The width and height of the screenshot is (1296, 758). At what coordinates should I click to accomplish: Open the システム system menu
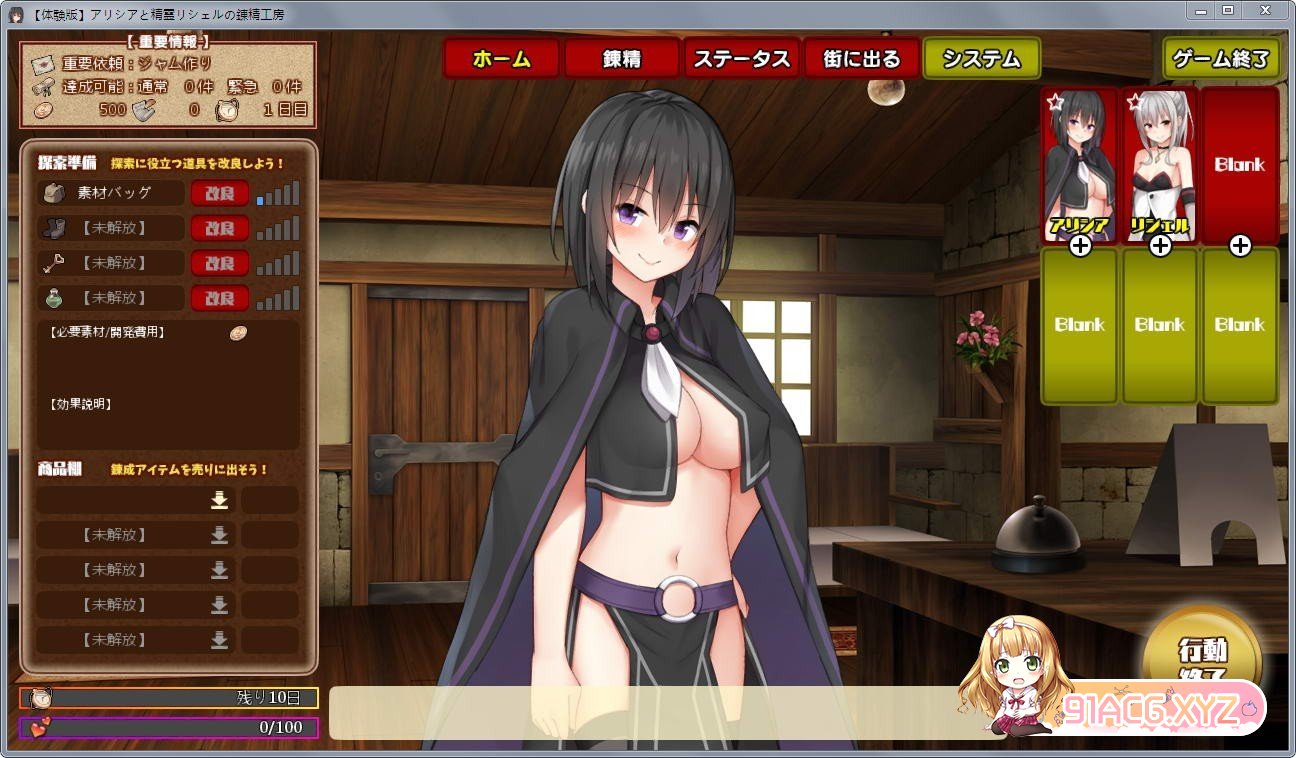(x=981, y=59)
